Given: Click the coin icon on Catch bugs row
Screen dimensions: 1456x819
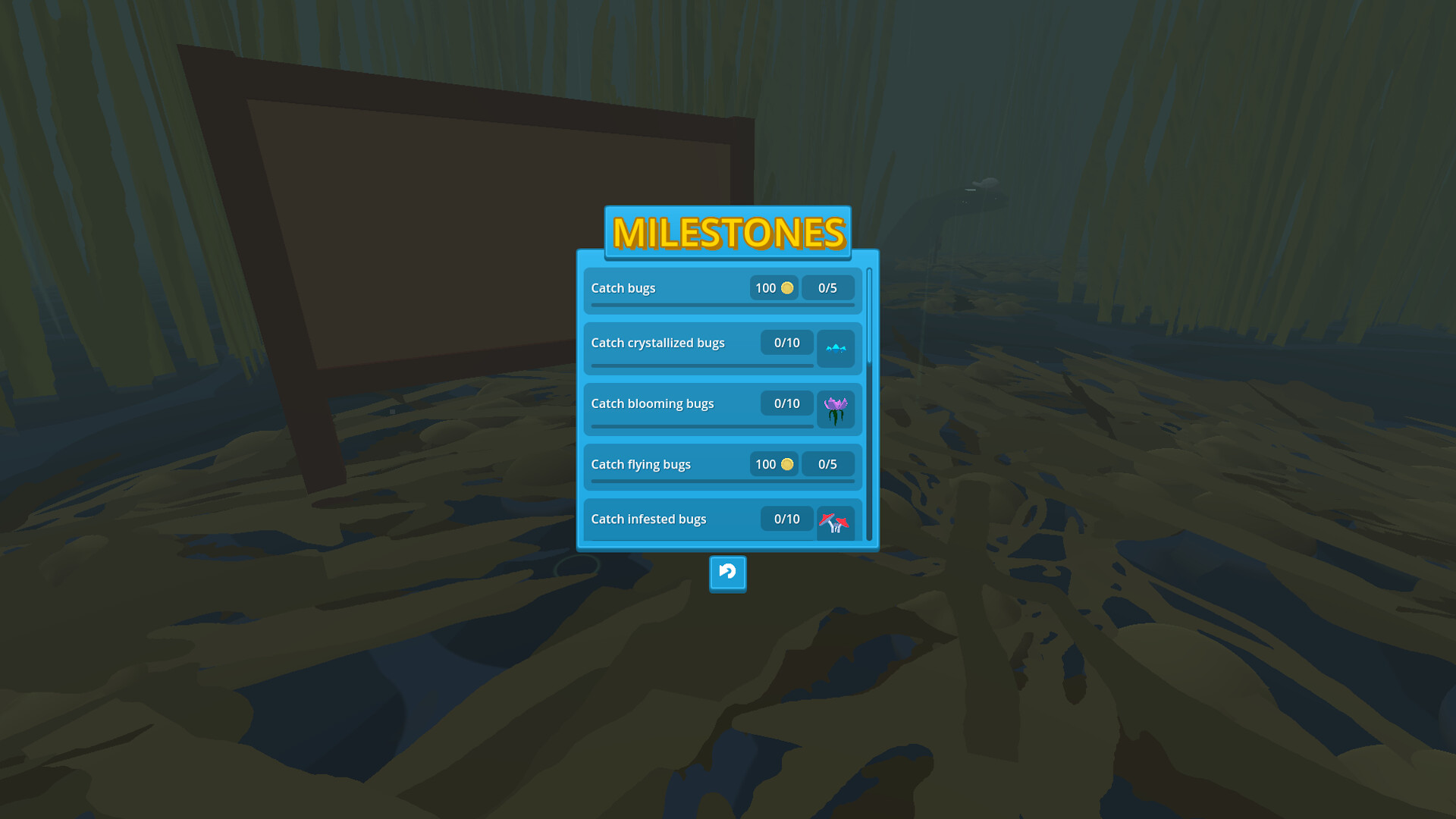Looking at the screenshot, I should pos(787,287).
